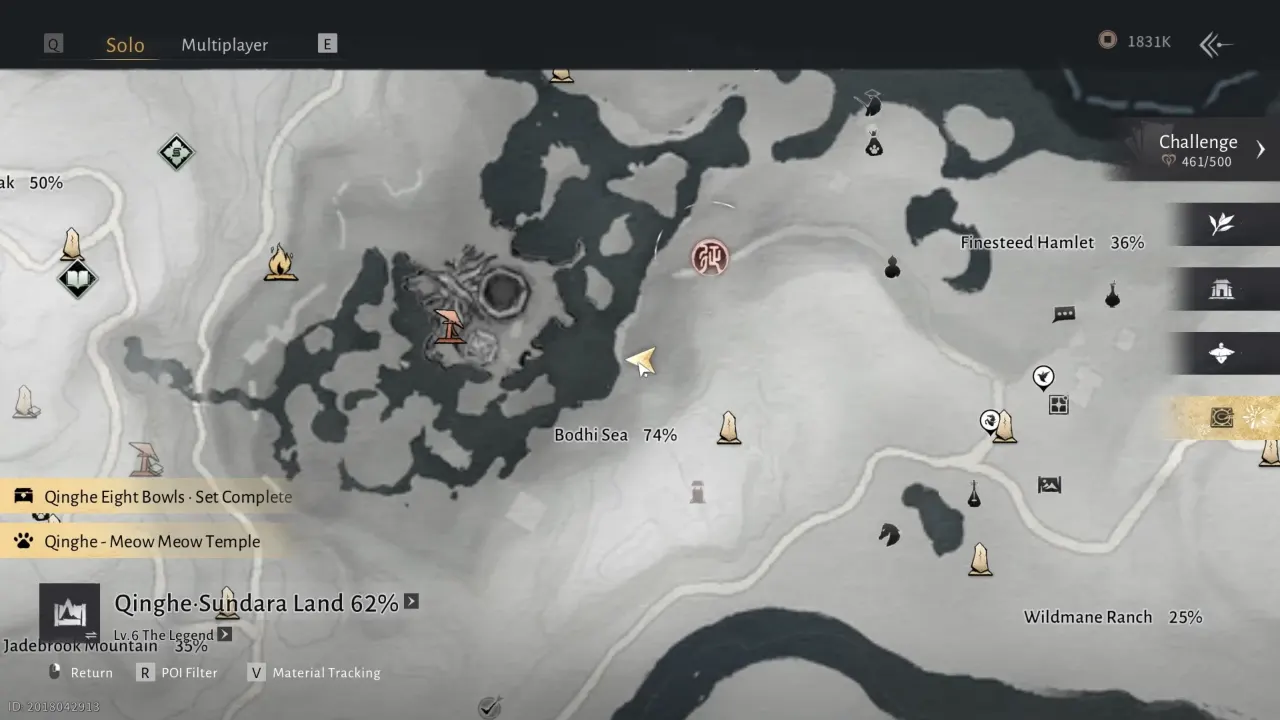Enable Material Tracking
Image resolution: width=1280 pixels, height=720 pixels.
pyautogui.click(x=324, y=672)
